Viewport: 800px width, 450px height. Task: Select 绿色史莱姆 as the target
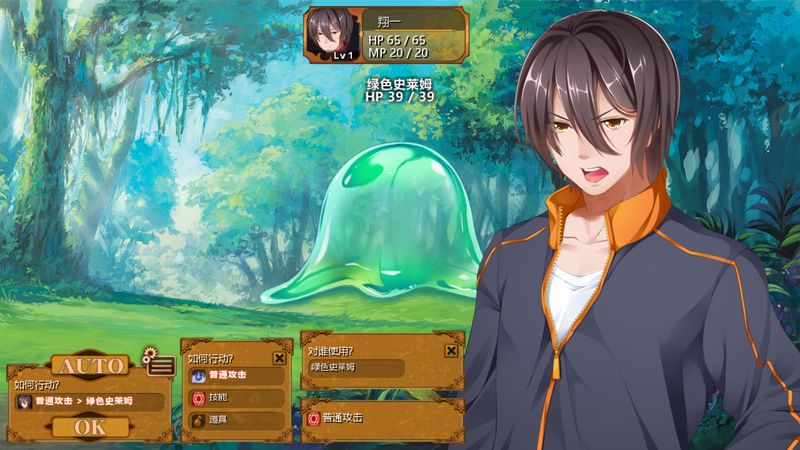point(355,368)
